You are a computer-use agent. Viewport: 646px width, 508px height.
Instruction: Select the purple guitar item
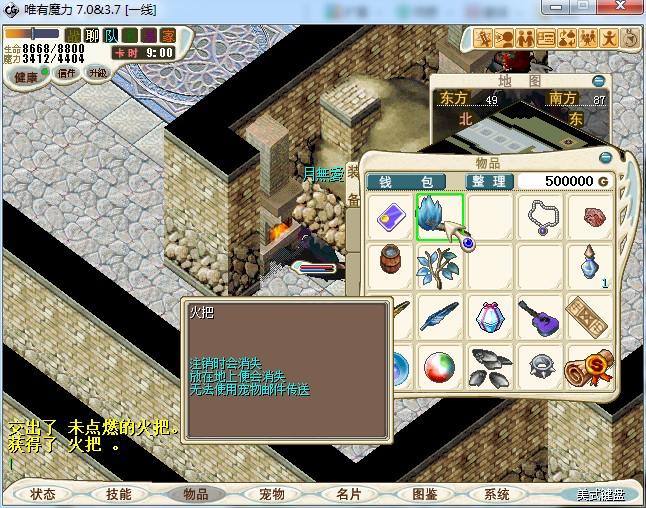[541, 316]
